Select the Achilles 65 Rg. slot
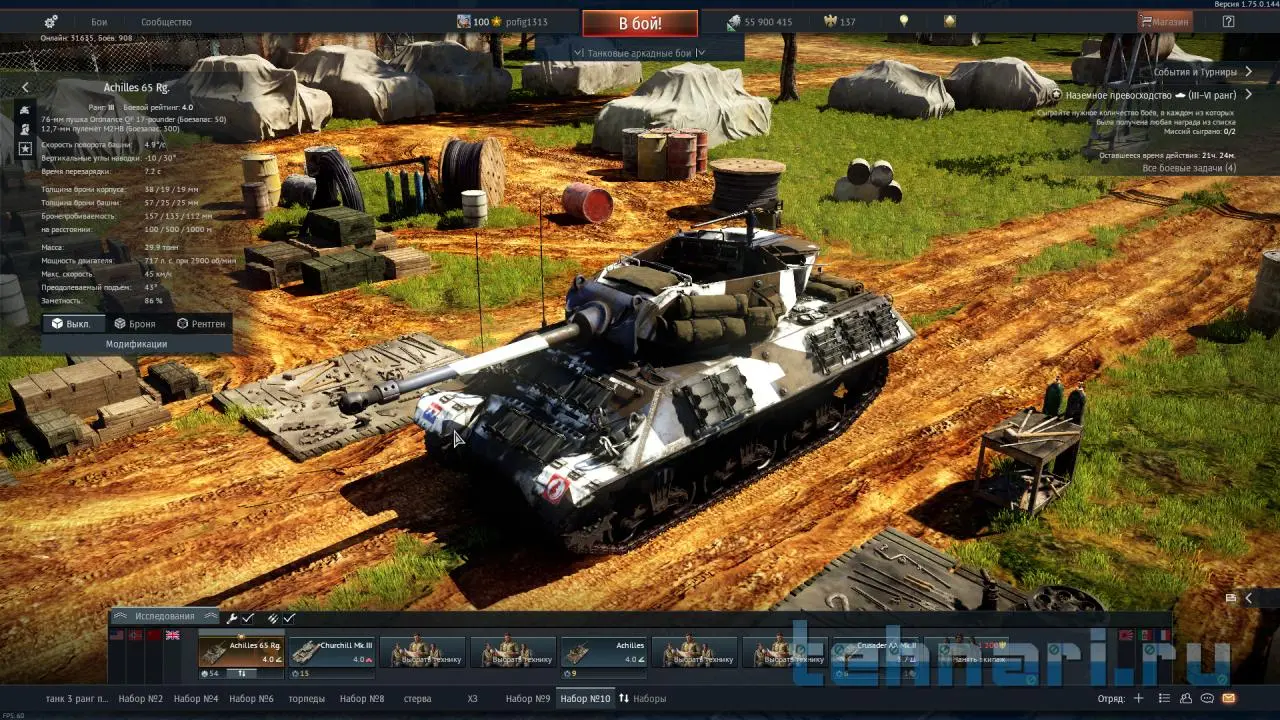This screenshot has width=1280, height=720. click(x=241, y=652)
